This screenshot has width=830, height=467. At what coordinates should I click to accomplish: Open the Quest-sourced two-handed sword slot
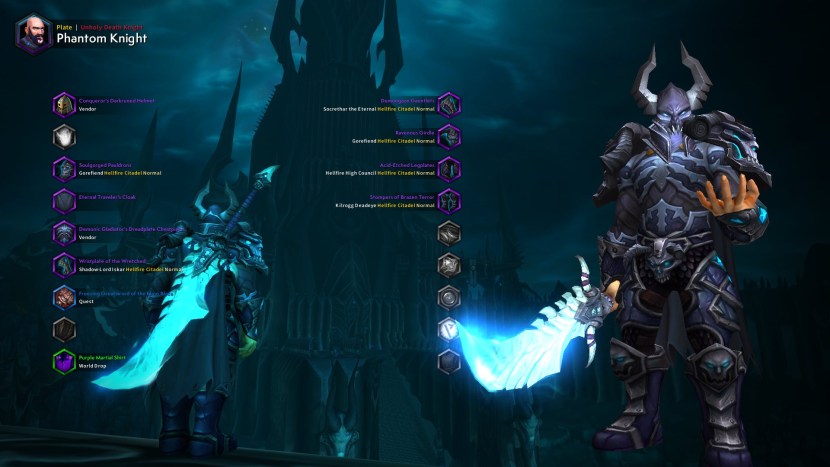tap(65, 297)
